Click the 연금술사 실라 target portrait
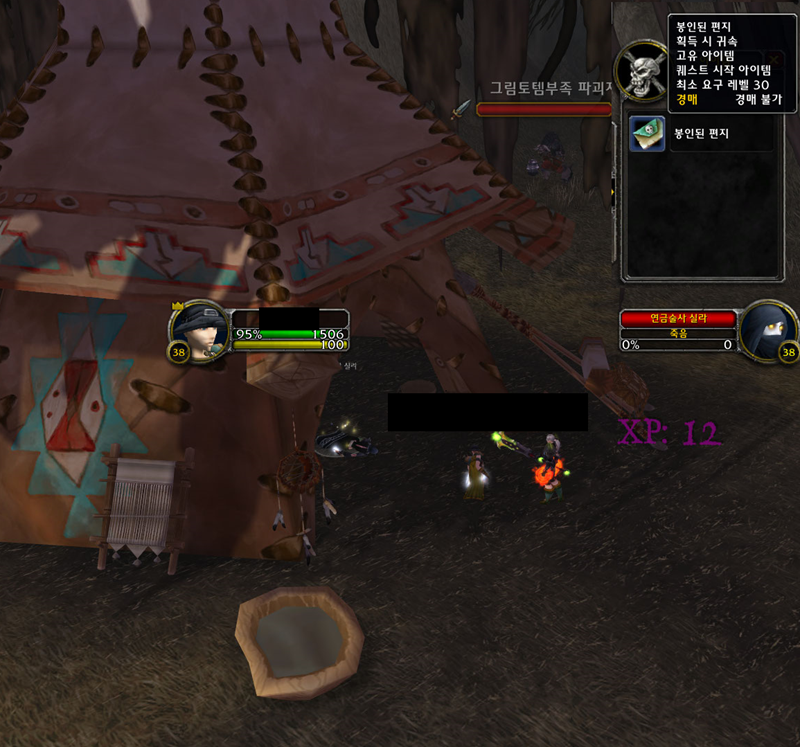The height and width of the screenshot is (747, 800). (769, 329)
